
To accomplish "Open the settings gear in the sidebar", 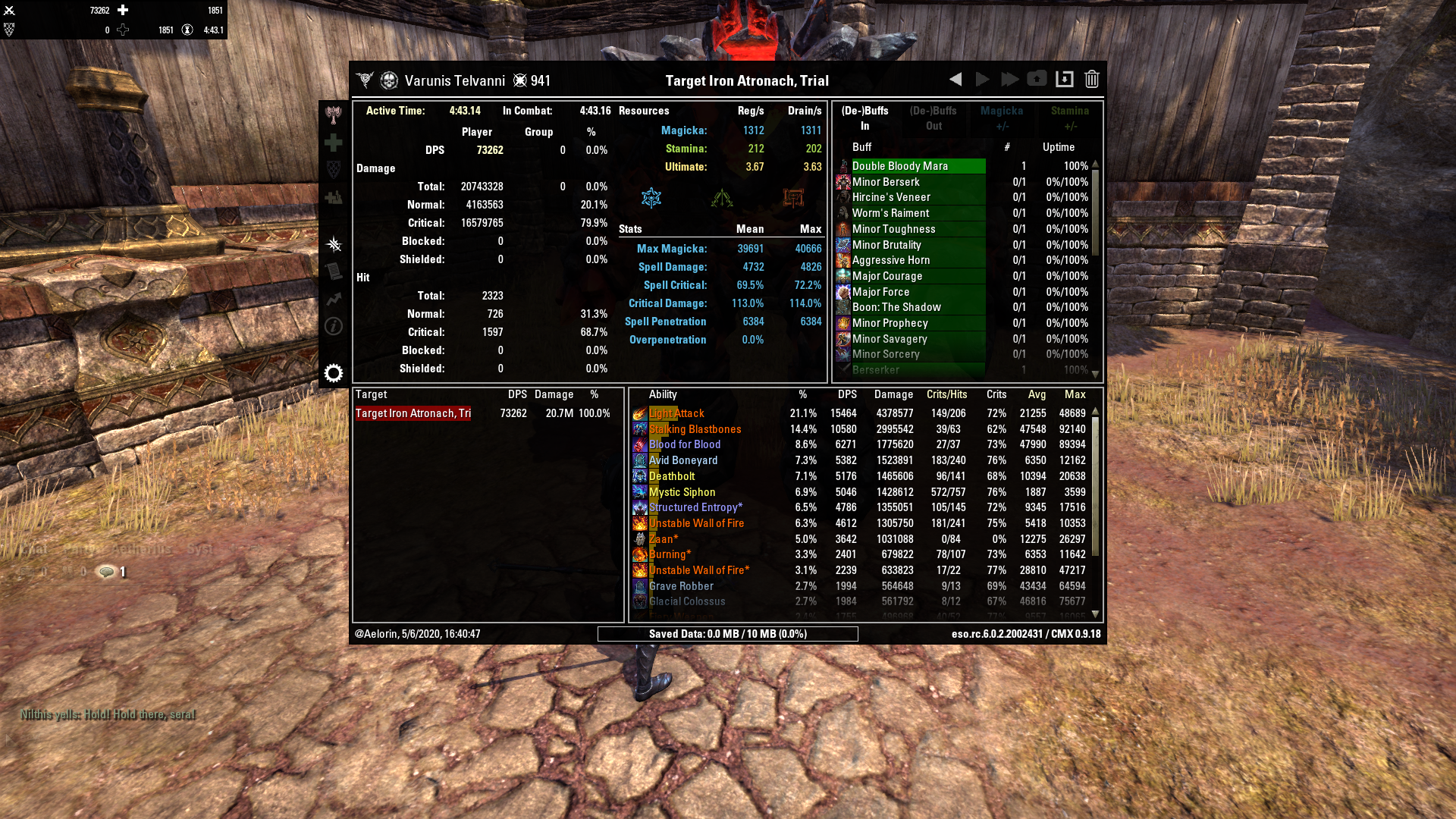I will click(x=334, y=373).
